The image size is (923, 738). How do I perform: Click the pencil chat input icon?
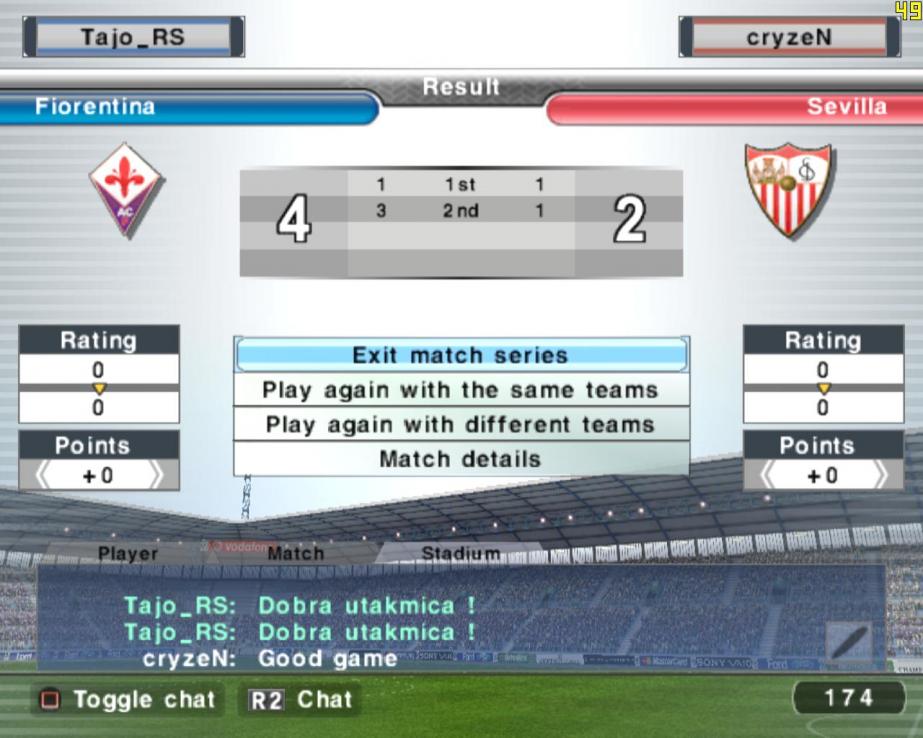848,641
